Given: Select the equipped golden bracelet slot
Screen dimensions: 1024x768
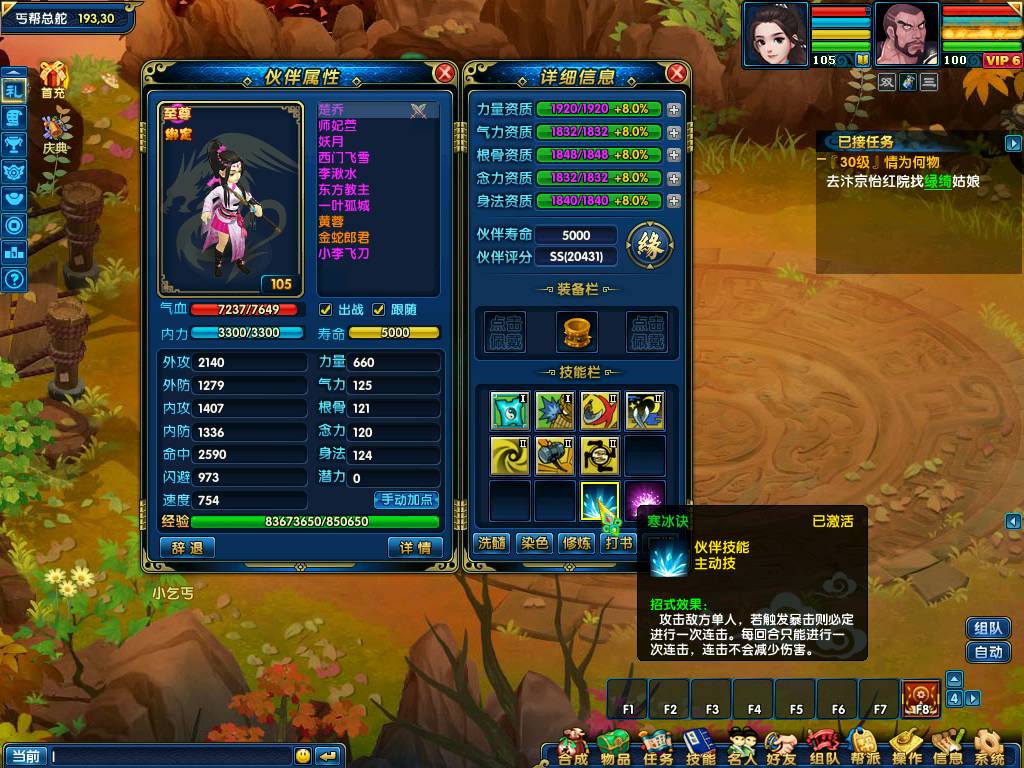Looking at the screenshot, I should (575, 331).
